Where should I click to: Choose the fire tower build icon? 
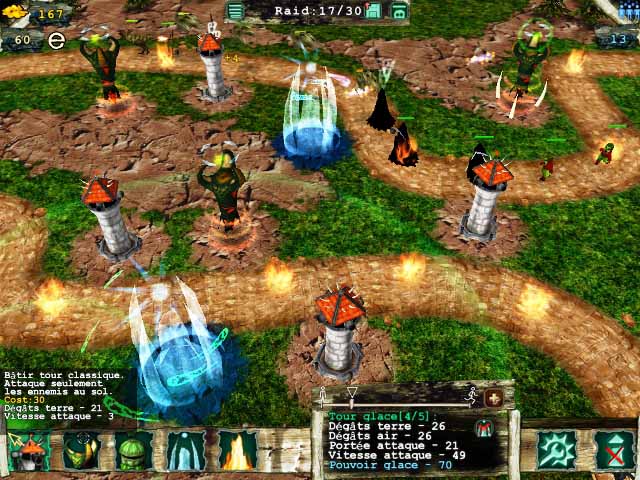238,451
